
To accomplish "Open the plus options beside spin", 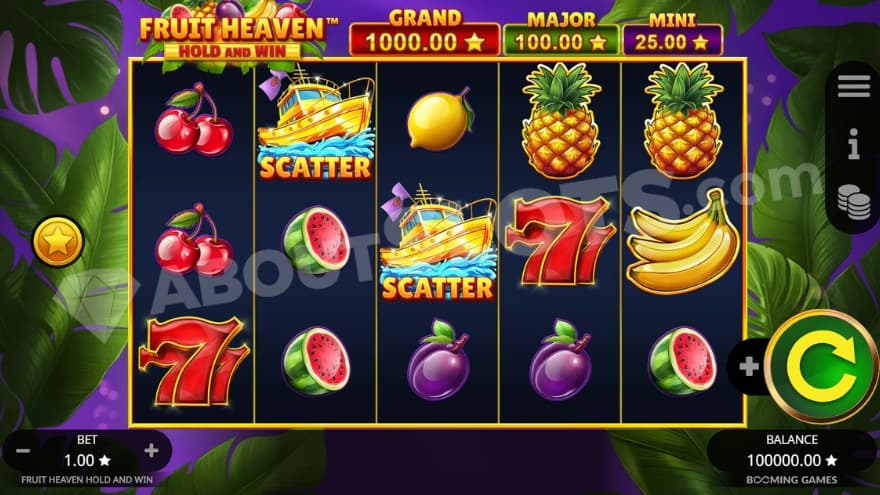I will click(748, 366).
